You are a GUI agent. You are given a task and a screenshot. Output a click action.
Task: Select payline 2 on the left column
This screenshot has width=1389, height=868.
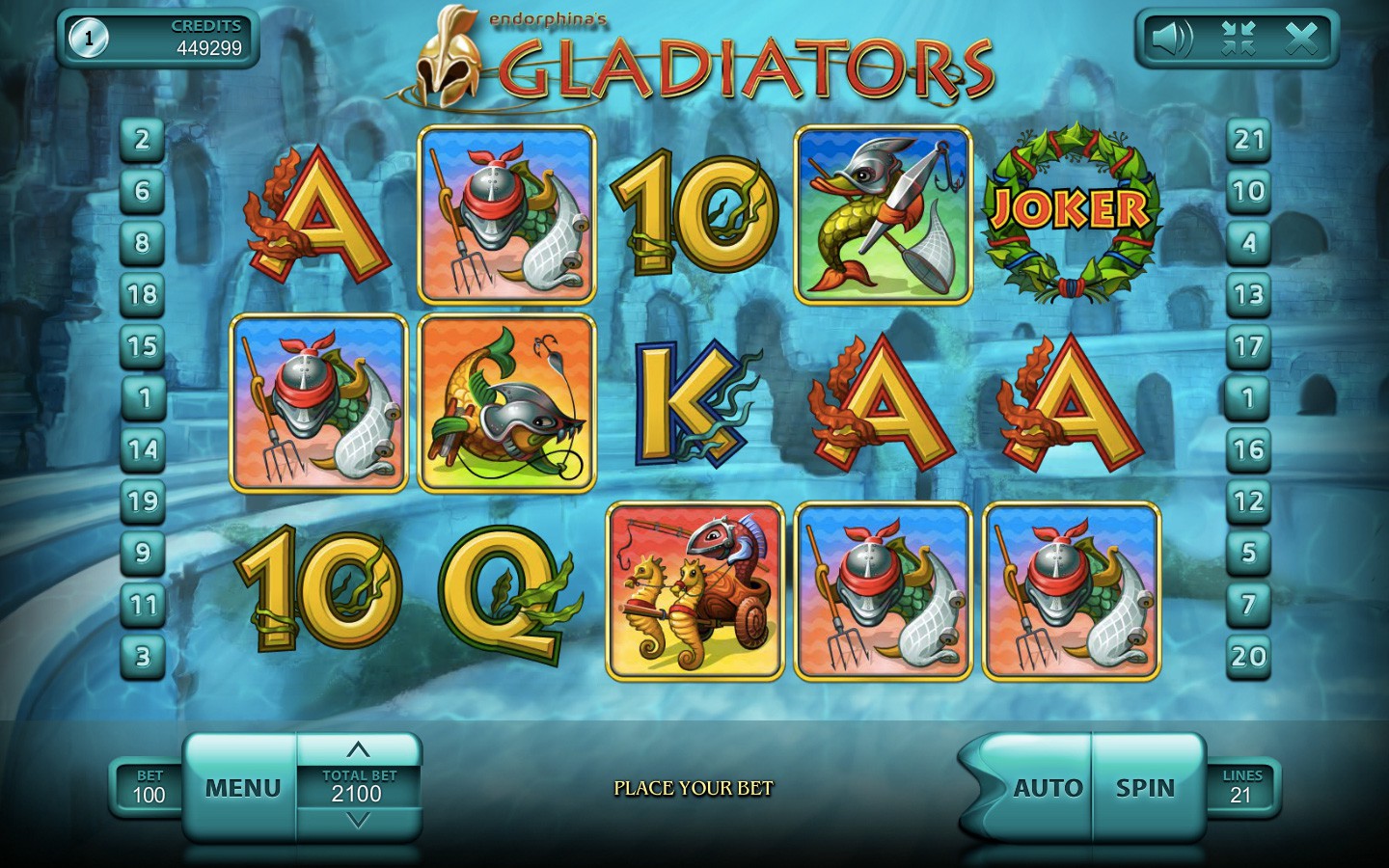143,140
